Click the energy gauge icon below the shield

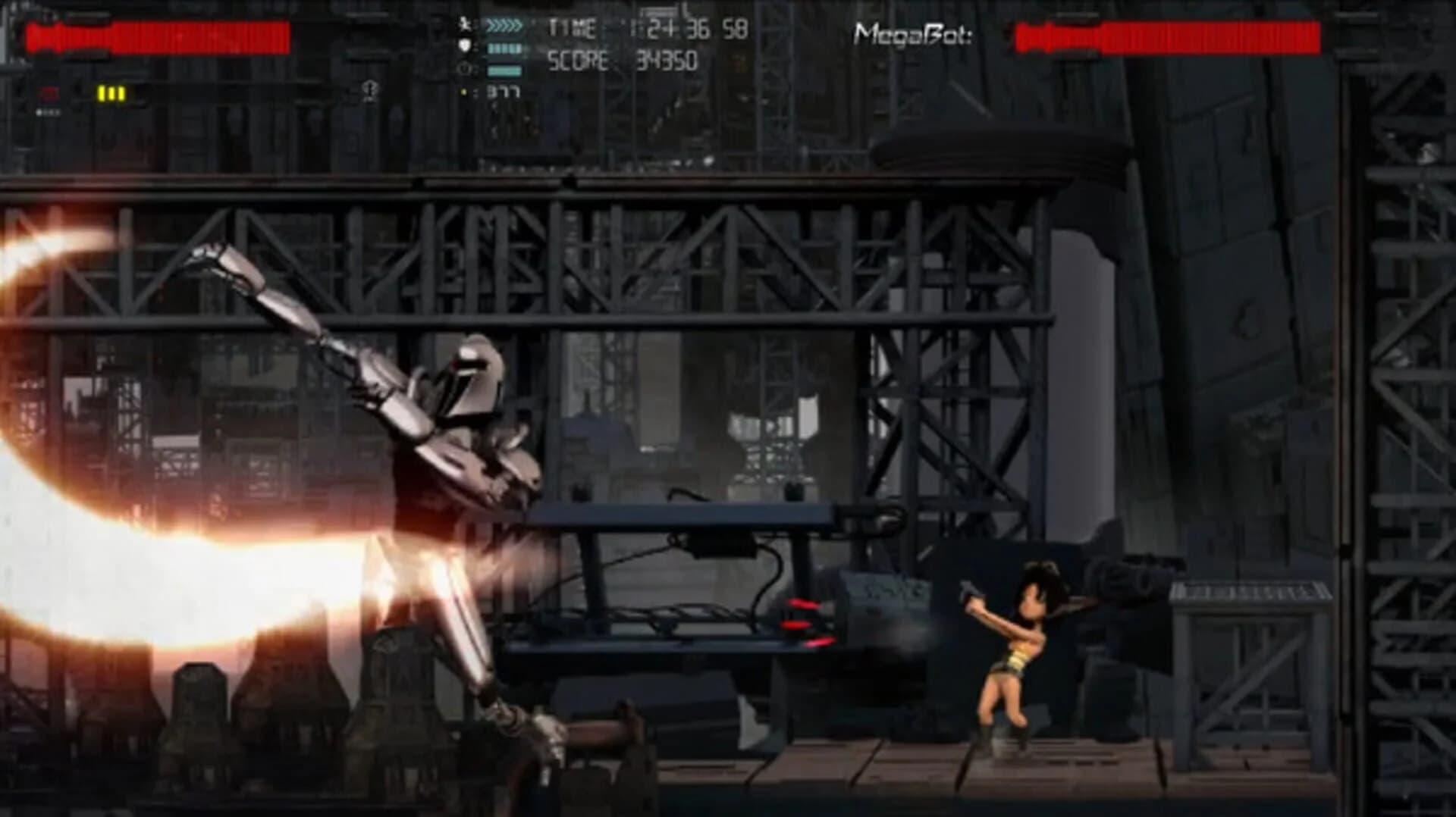(x=462, y=70)
